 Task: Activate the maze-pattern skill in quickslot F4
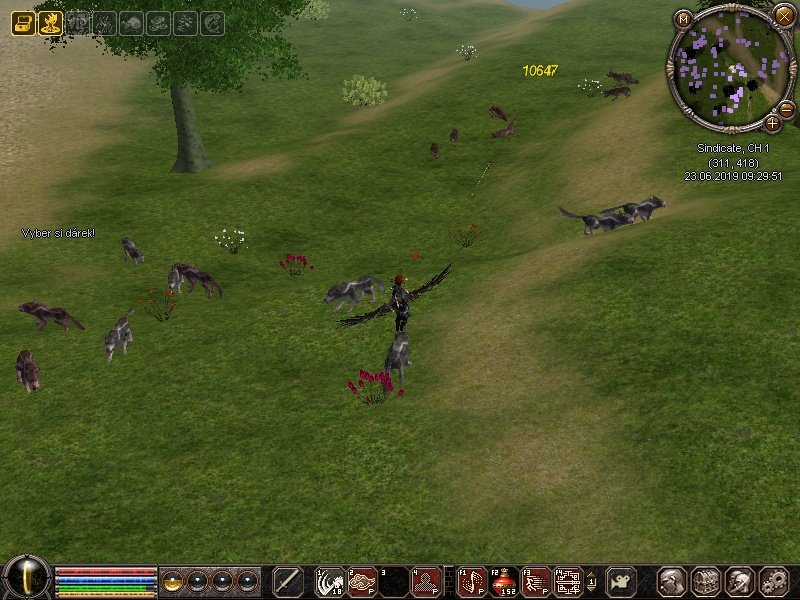[569, 581]
